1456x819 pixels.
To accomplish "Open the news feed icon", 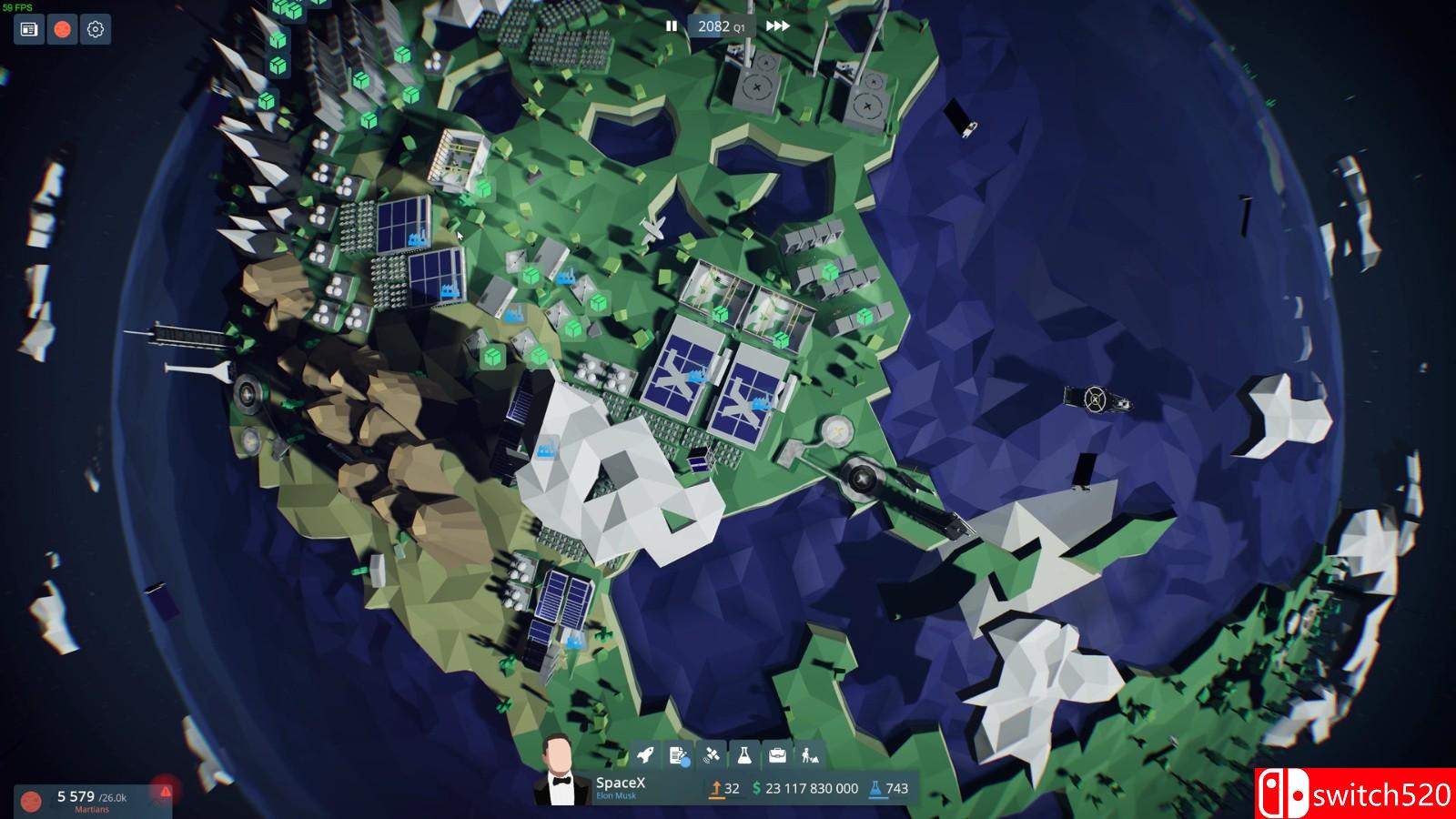I will pyautogui.click(x=28, y=29).
